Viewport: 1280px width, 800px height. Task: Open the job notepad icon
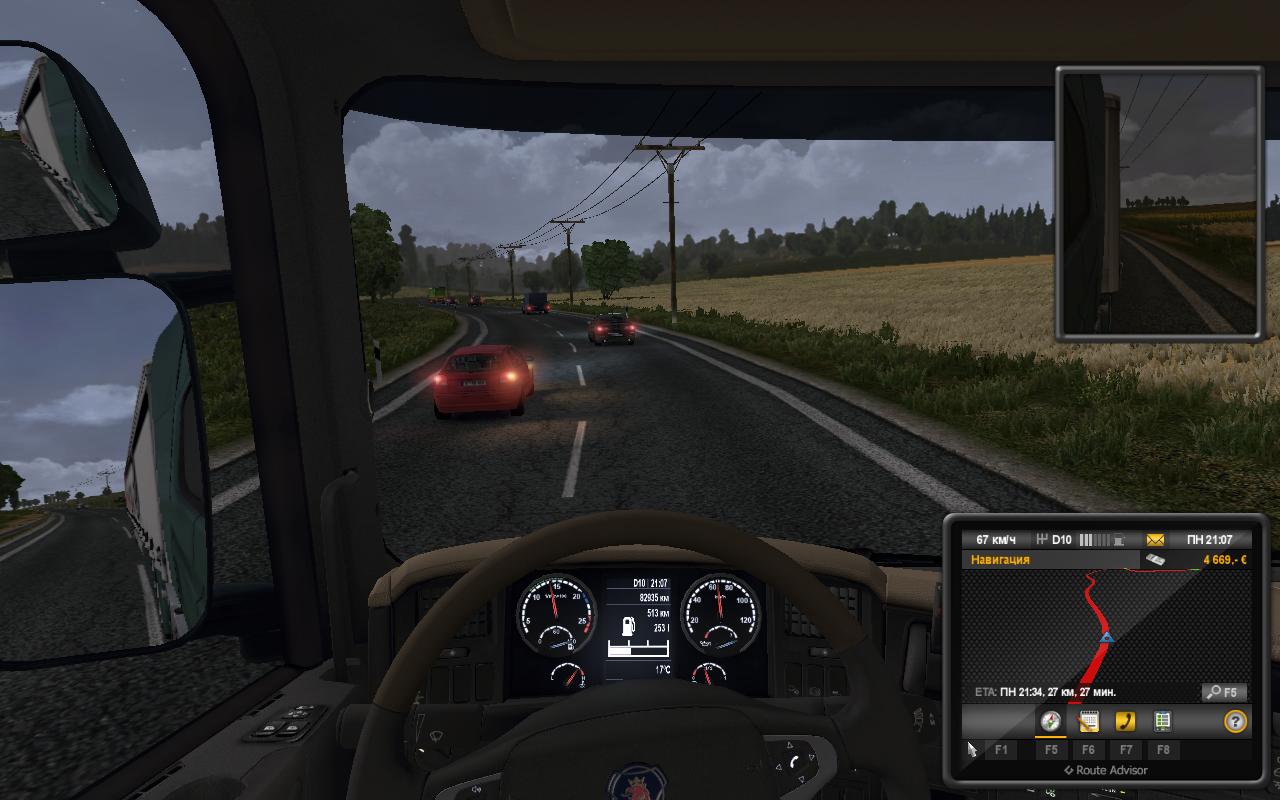(1089, 722)
